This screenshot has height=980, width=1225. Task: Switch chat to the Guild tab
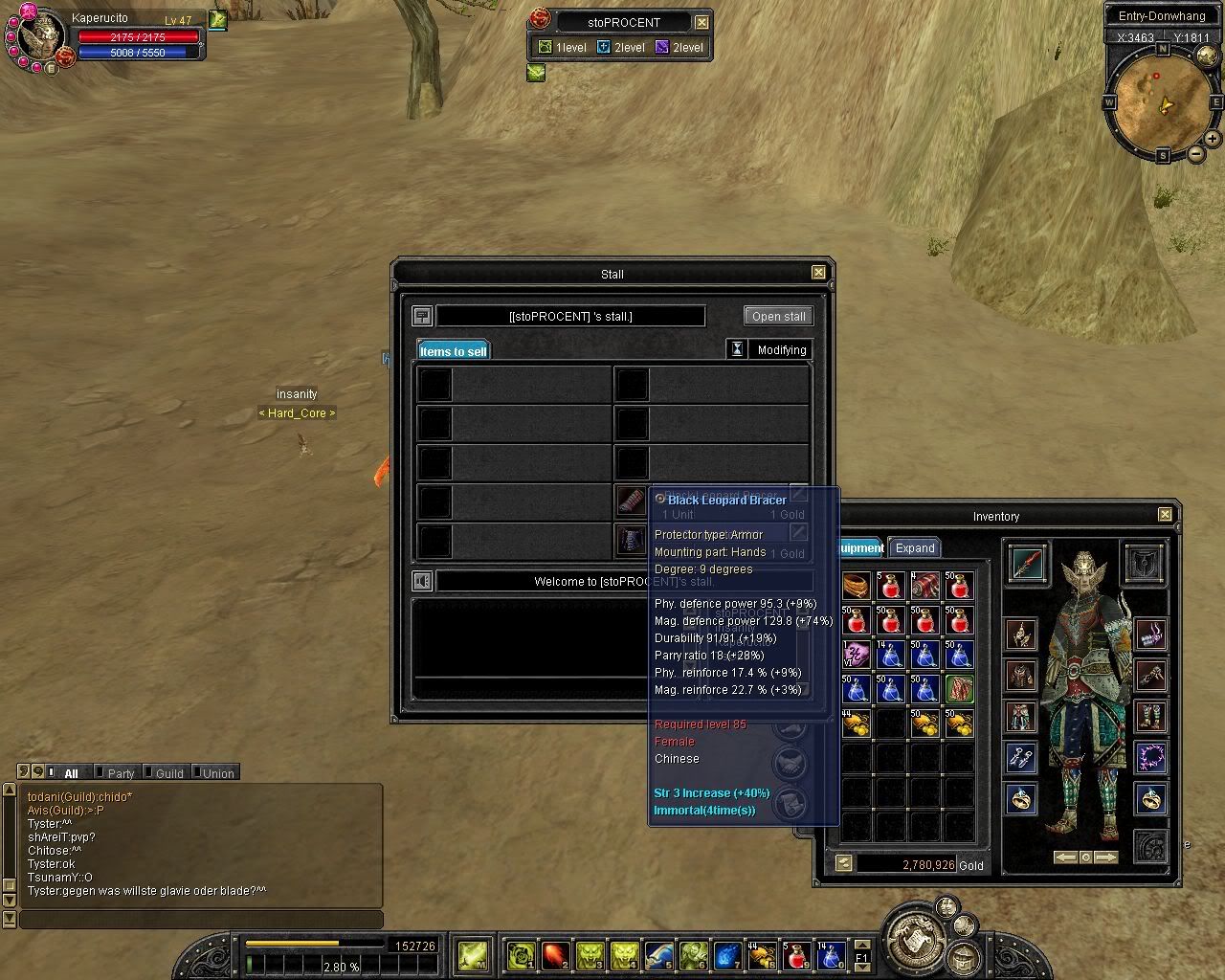coord(168,773)
